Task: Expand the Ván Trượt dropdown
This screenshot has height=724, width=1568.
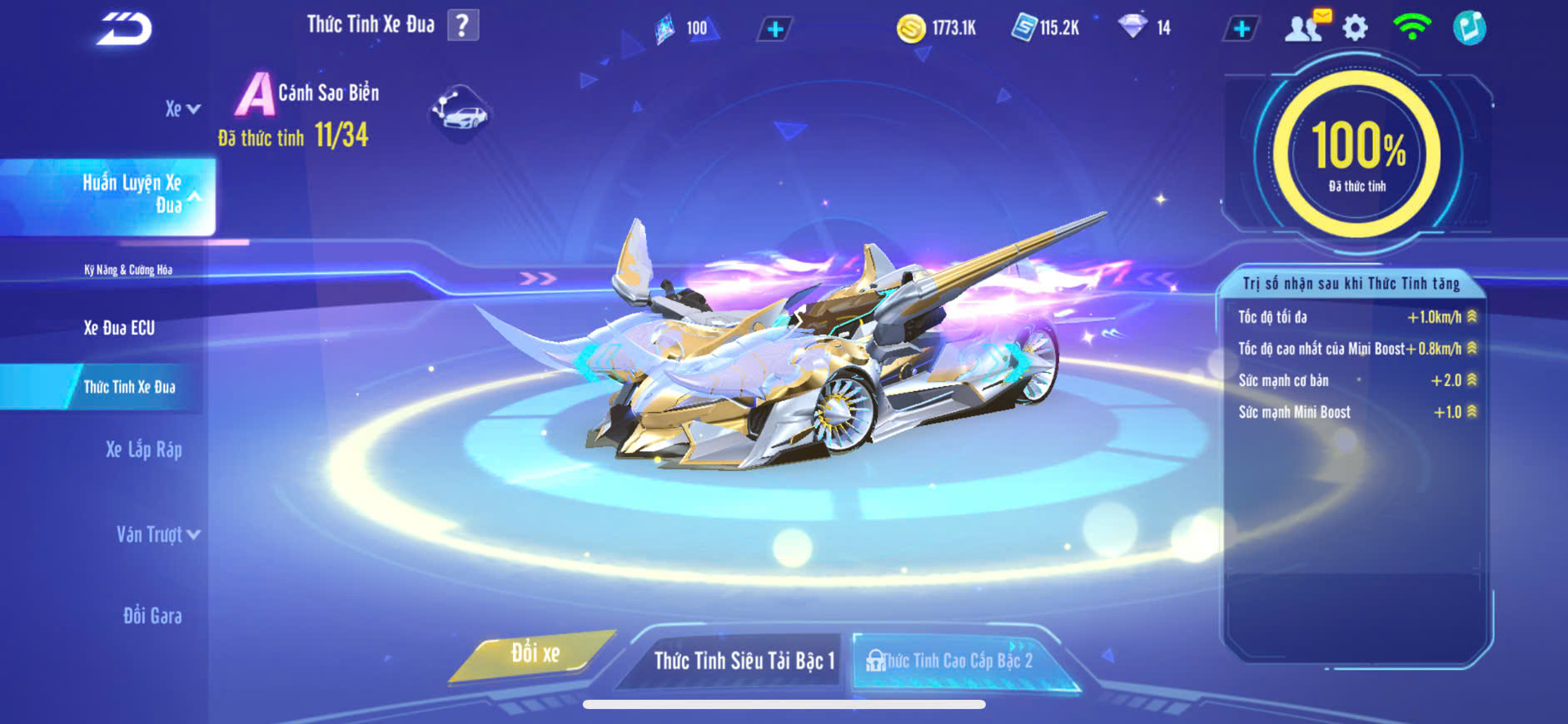Action: [157, 534]
